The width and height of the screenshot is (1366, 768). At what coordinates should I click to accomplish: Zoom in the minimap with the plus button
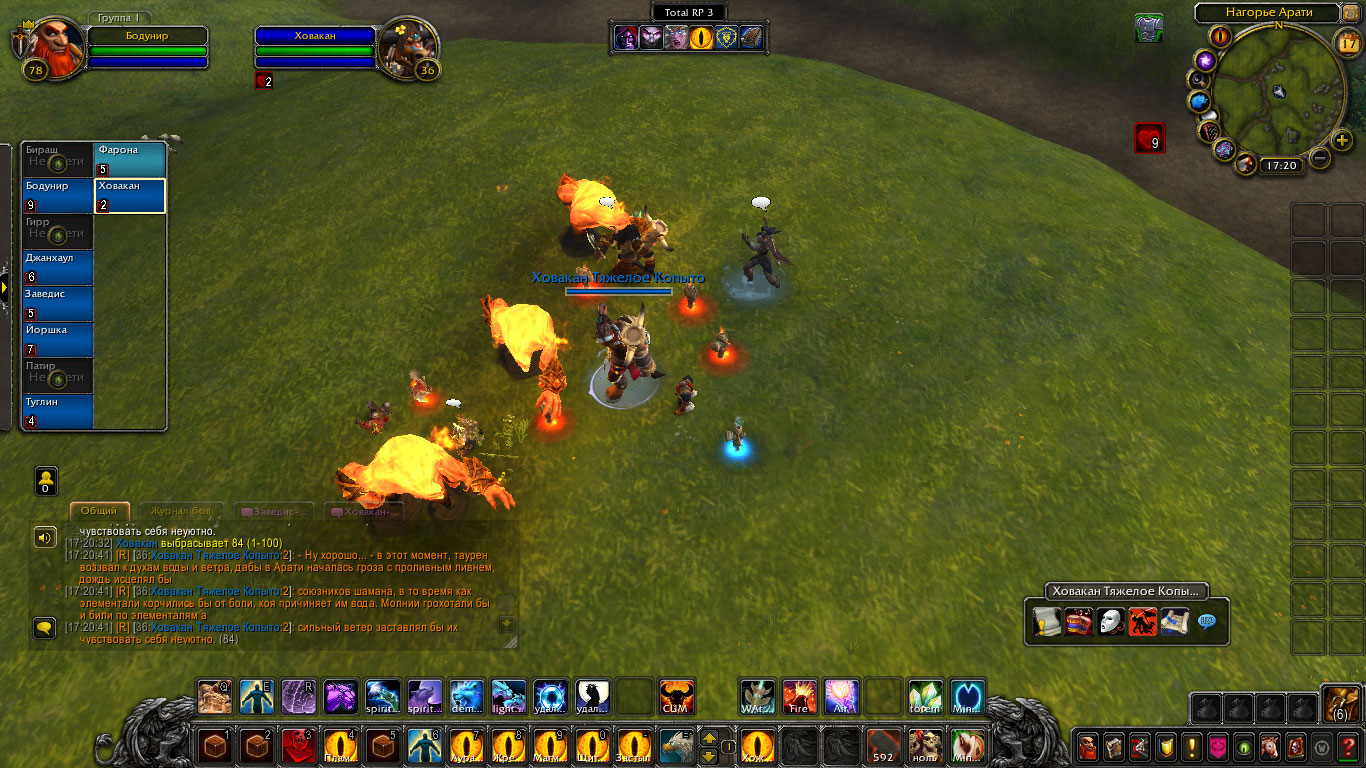1342,140
